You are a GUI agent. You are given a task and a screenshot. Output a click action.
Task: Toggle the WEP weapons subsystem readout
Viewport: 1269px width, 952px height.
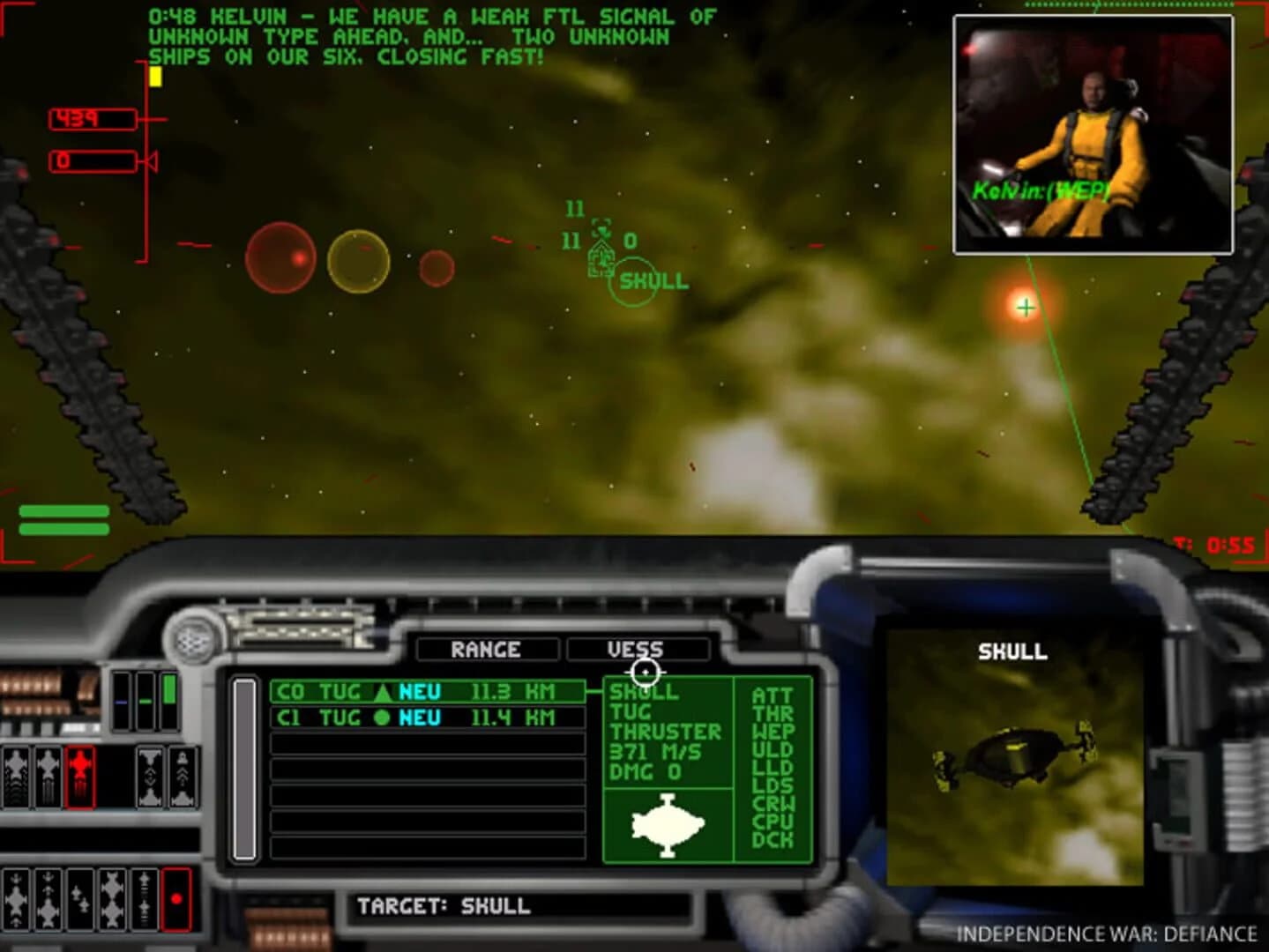[x=773, y=732]
